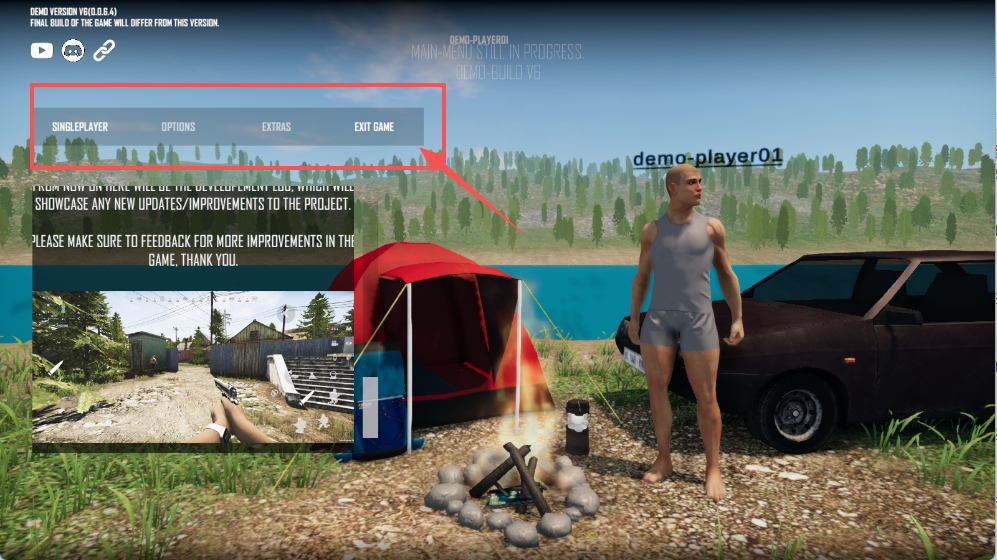This screenshot has width=997, height=560.
Task: Open the YouTube channel icon
Action: [x=42, y=50]
